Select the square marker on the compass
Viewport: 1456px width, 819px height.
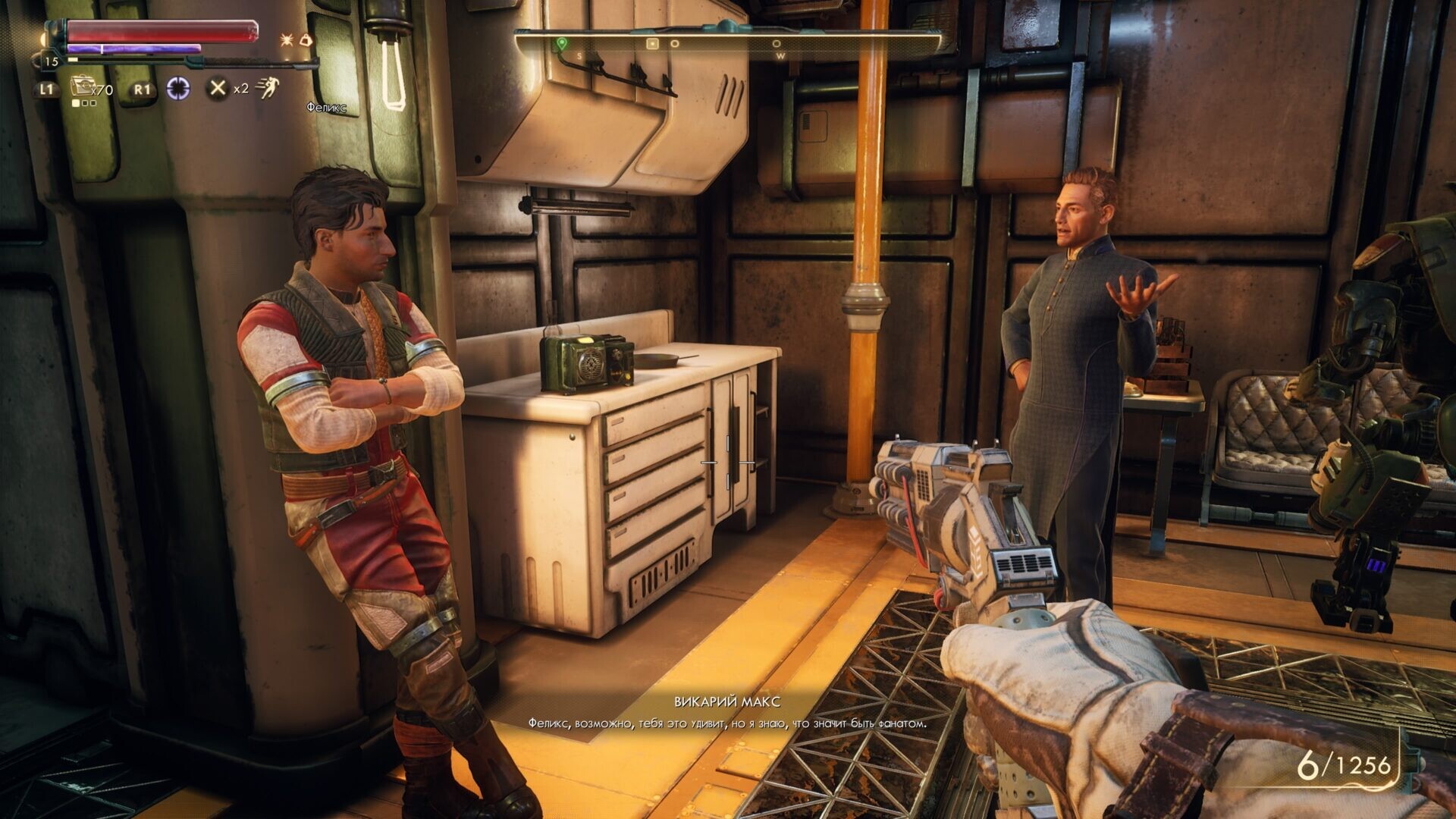651,44
